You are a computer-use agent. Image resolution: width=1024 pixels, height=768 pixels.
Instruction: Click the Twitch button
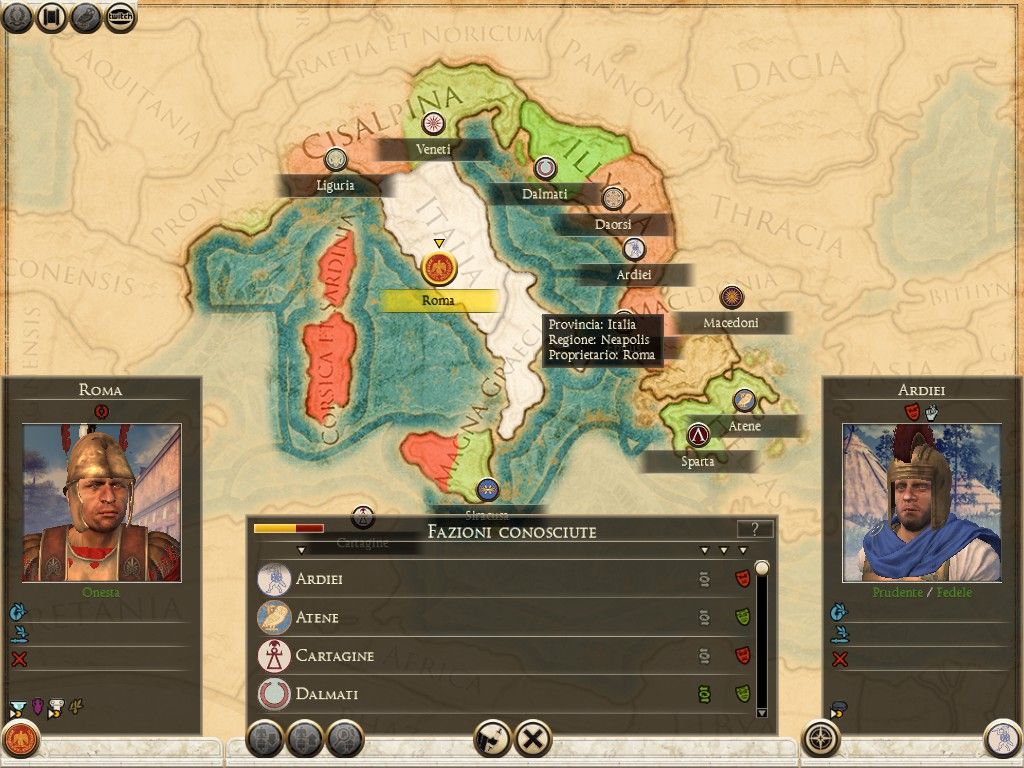(121, 16)
